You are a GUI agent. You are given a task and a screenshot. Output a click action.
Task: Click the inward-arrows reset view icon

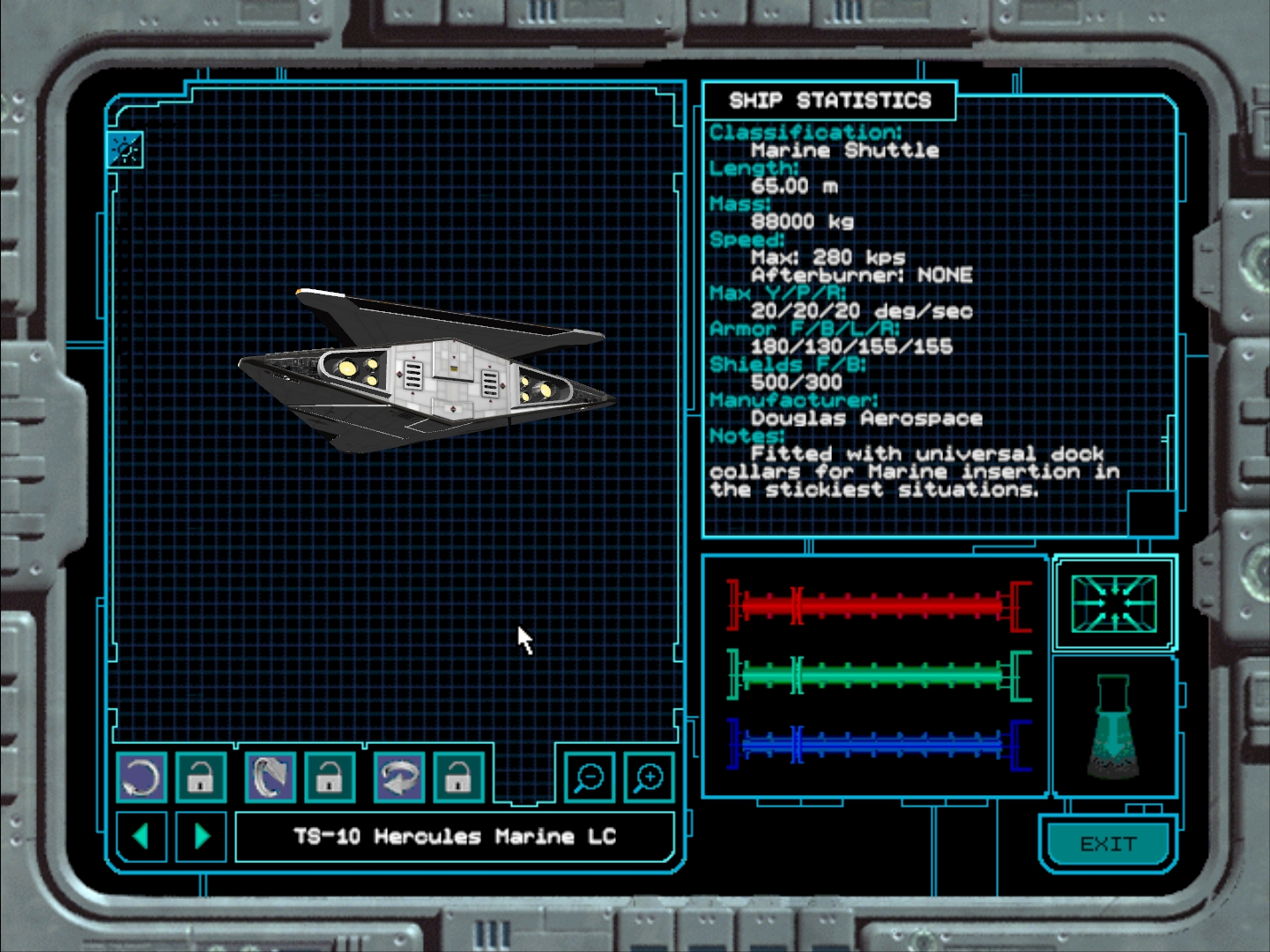[1114, 604]
